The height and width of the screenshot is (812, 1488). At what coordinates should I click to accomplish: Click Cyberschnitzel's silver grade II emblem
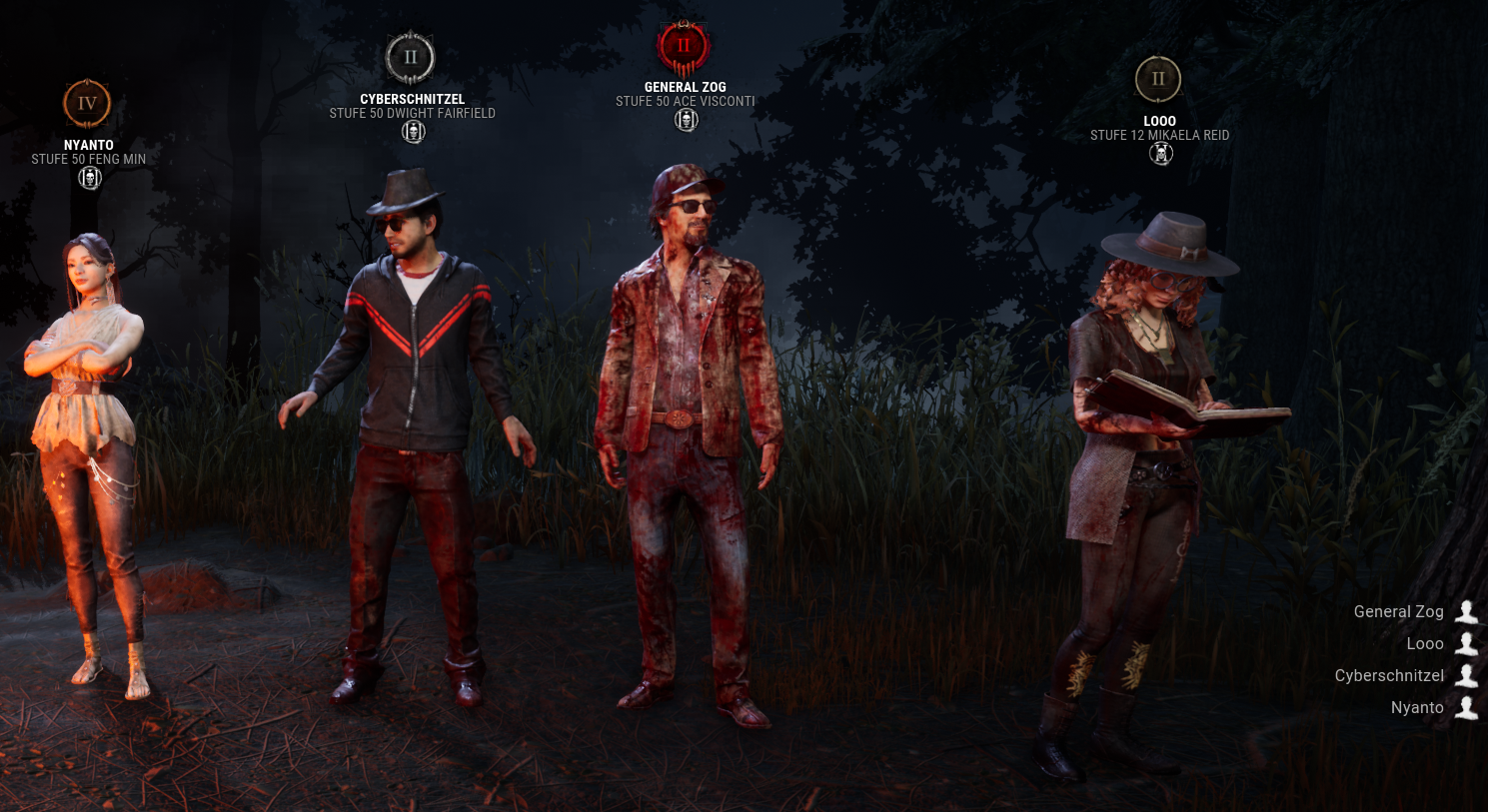pyautogui.click(x=410, y=58)
